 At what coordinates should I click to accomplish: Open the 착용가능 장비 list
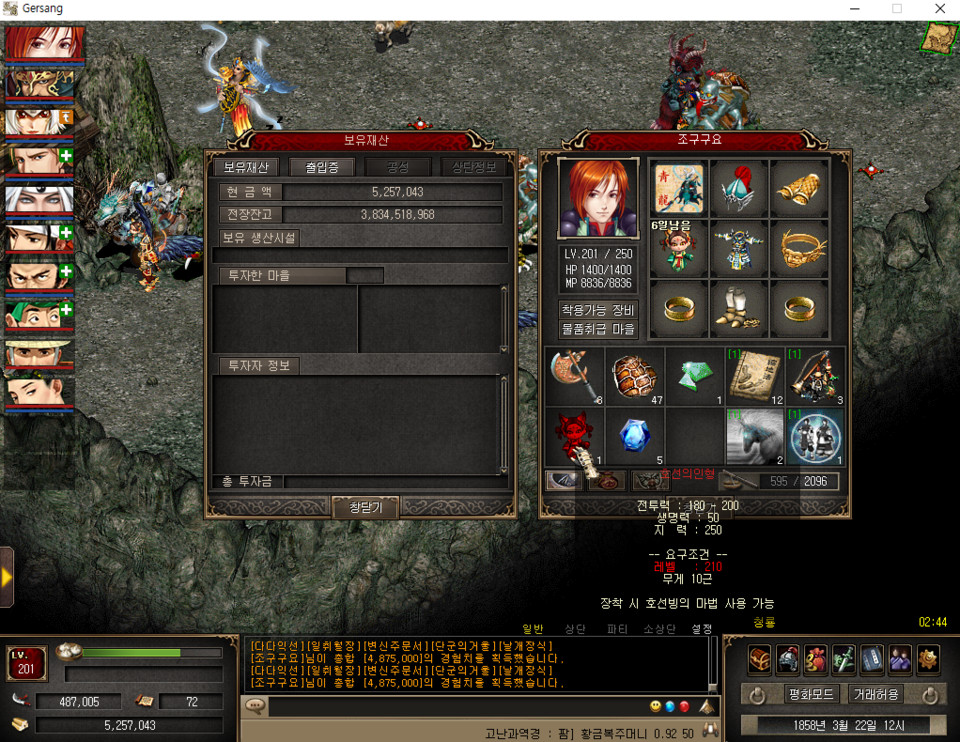tap(598, 310)
